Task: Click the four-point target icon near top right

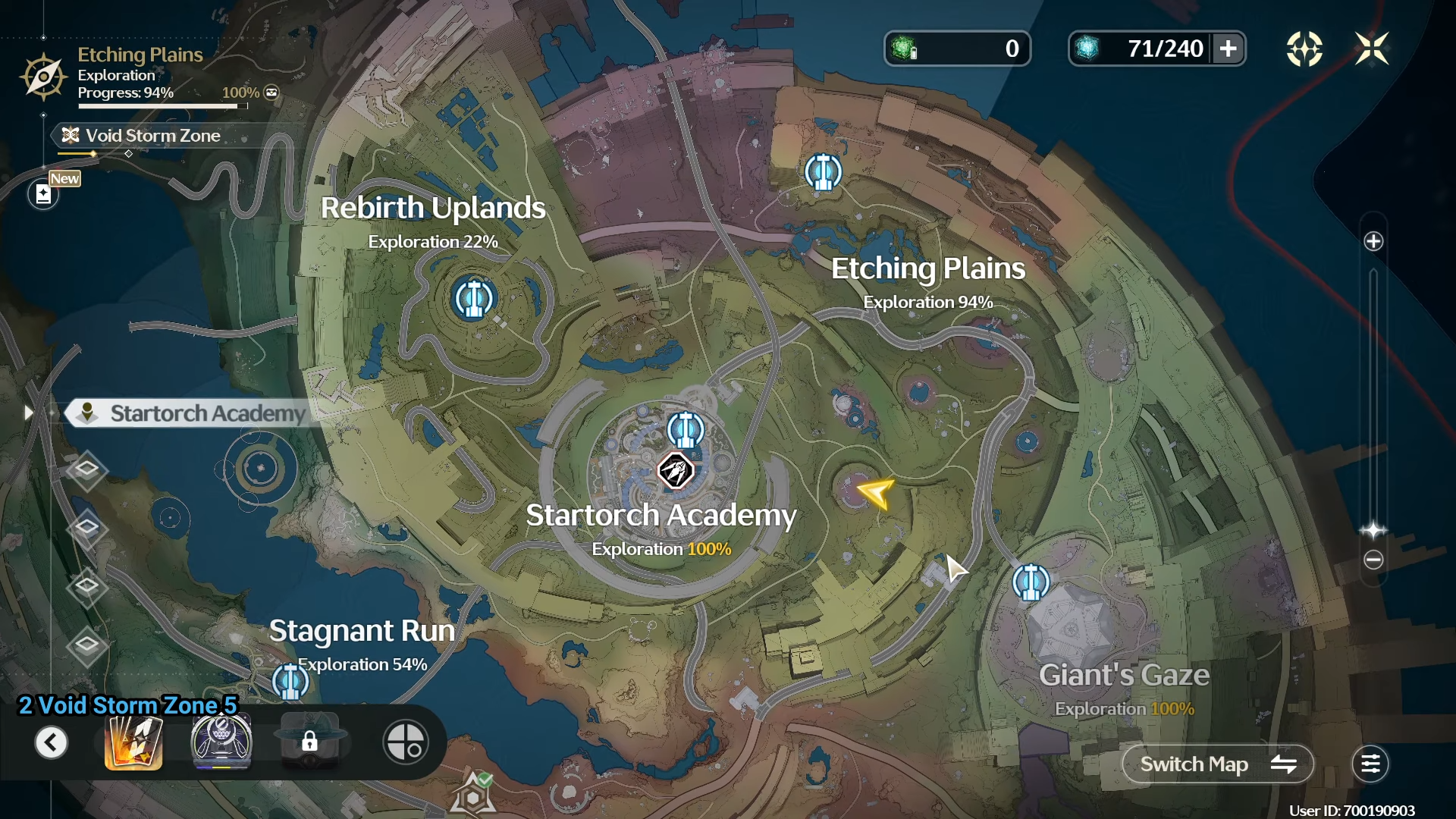Action: (1304, 49)
